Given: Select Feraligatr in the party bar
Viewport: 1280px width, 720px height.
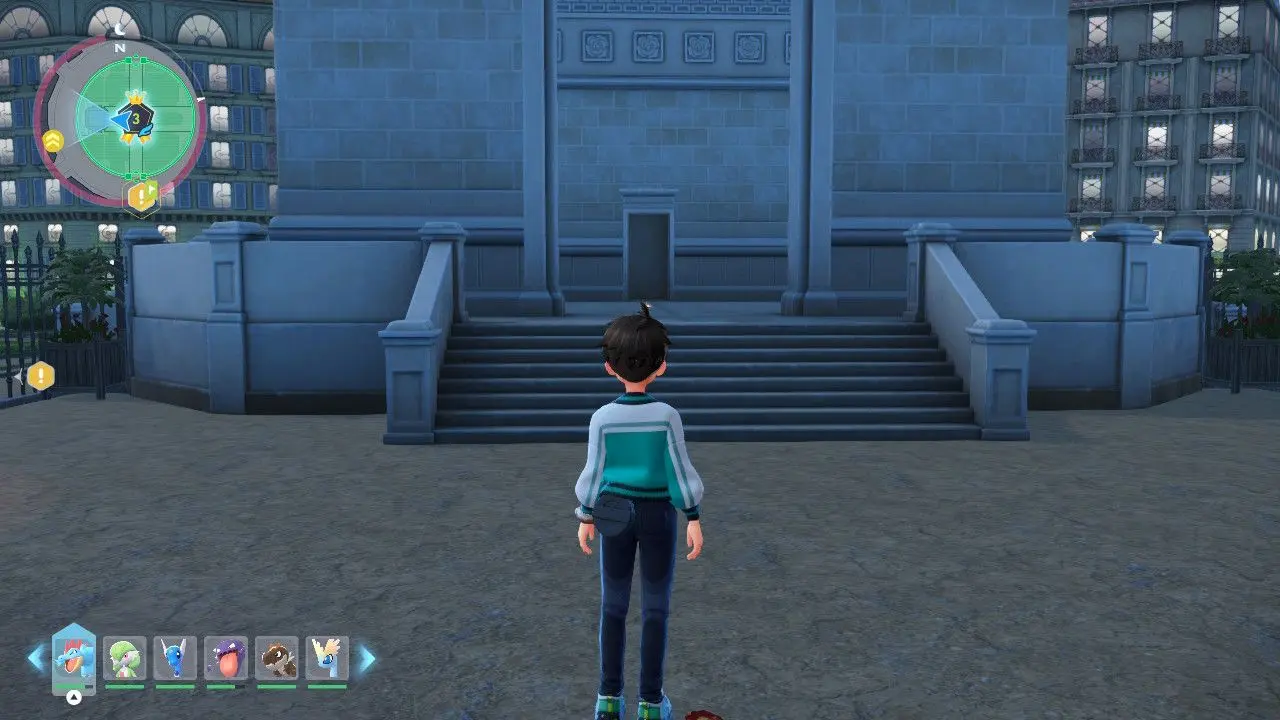Looking at the screenshot, I should pyautogui.click(x=74, y=659).
